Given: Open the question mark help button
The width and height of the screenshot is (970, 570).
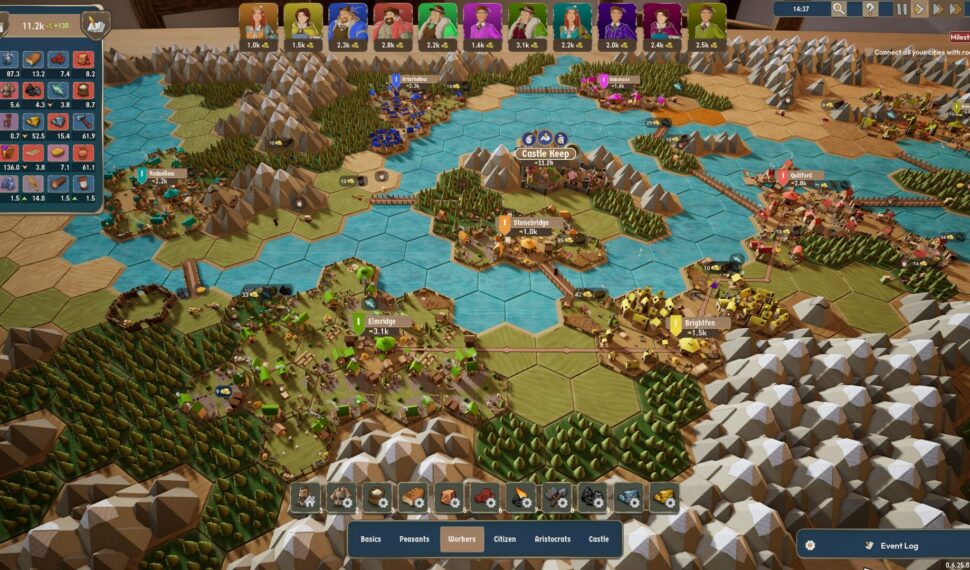Looking at the screenshot, I should (x=871, y=9).
